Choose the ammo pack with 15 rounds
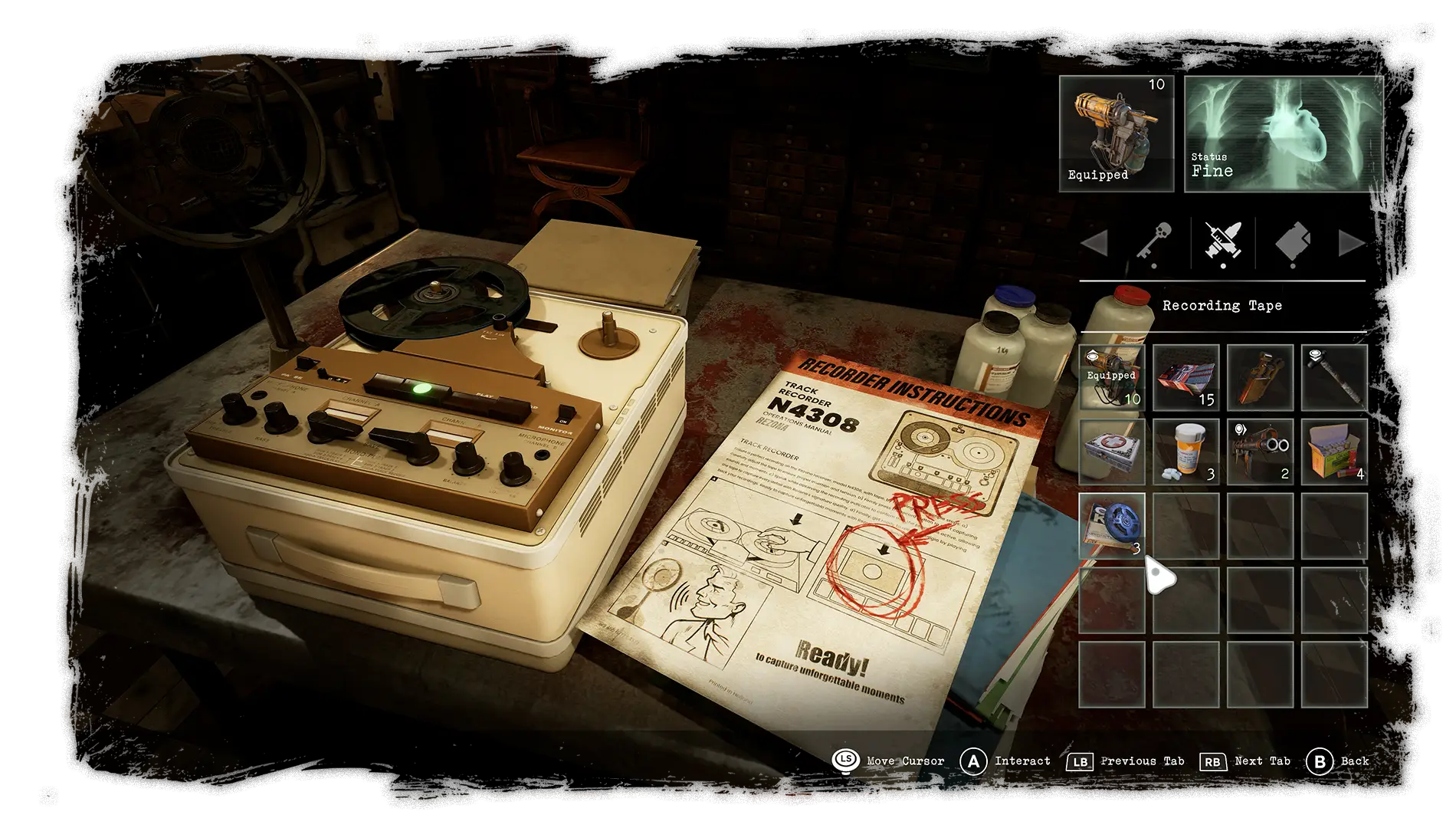The width and height of the screenshot is (1456, 828). [x=1185, y=377]
